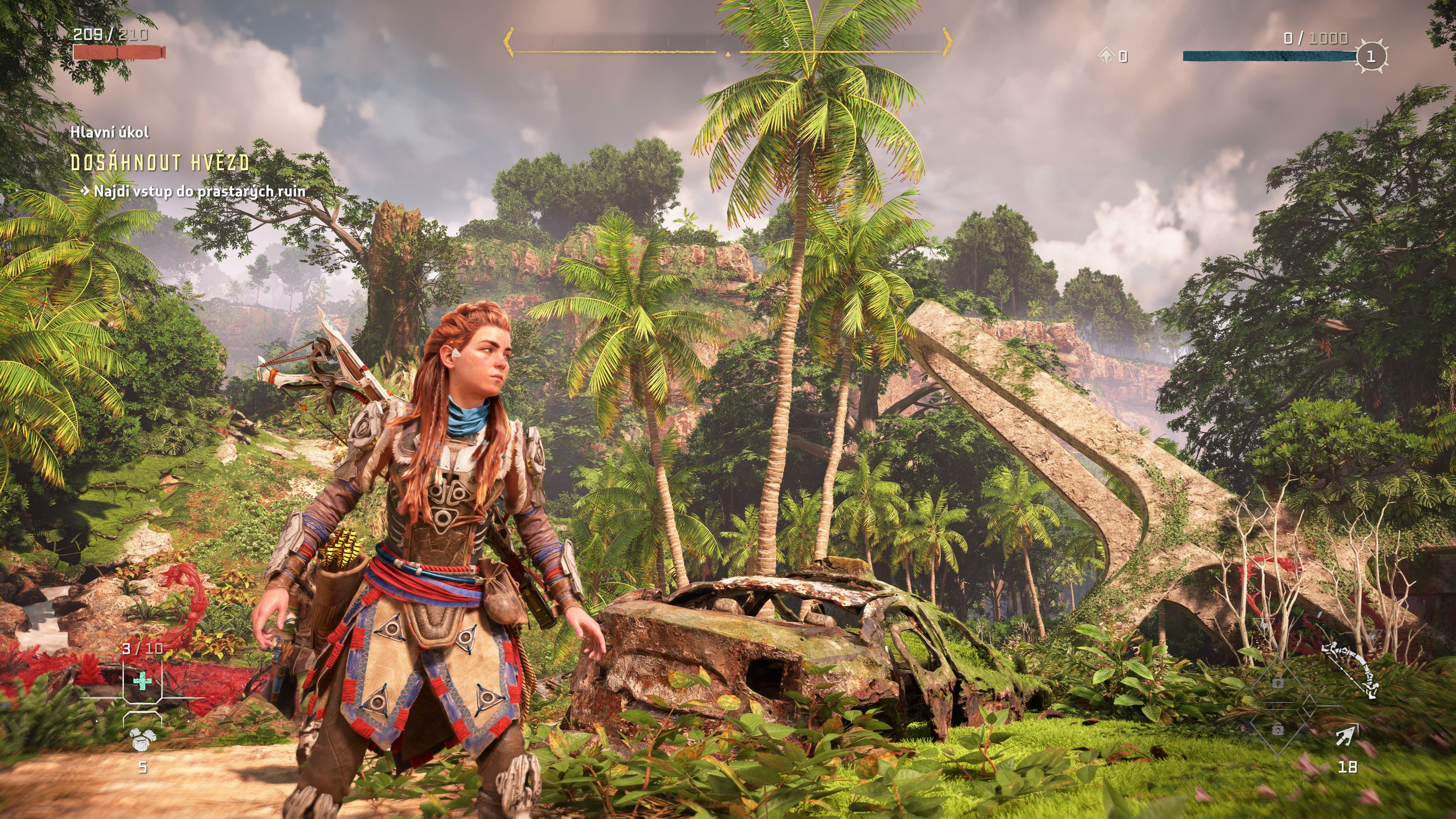Select the rocks throwable item slot

coord(141,739)
